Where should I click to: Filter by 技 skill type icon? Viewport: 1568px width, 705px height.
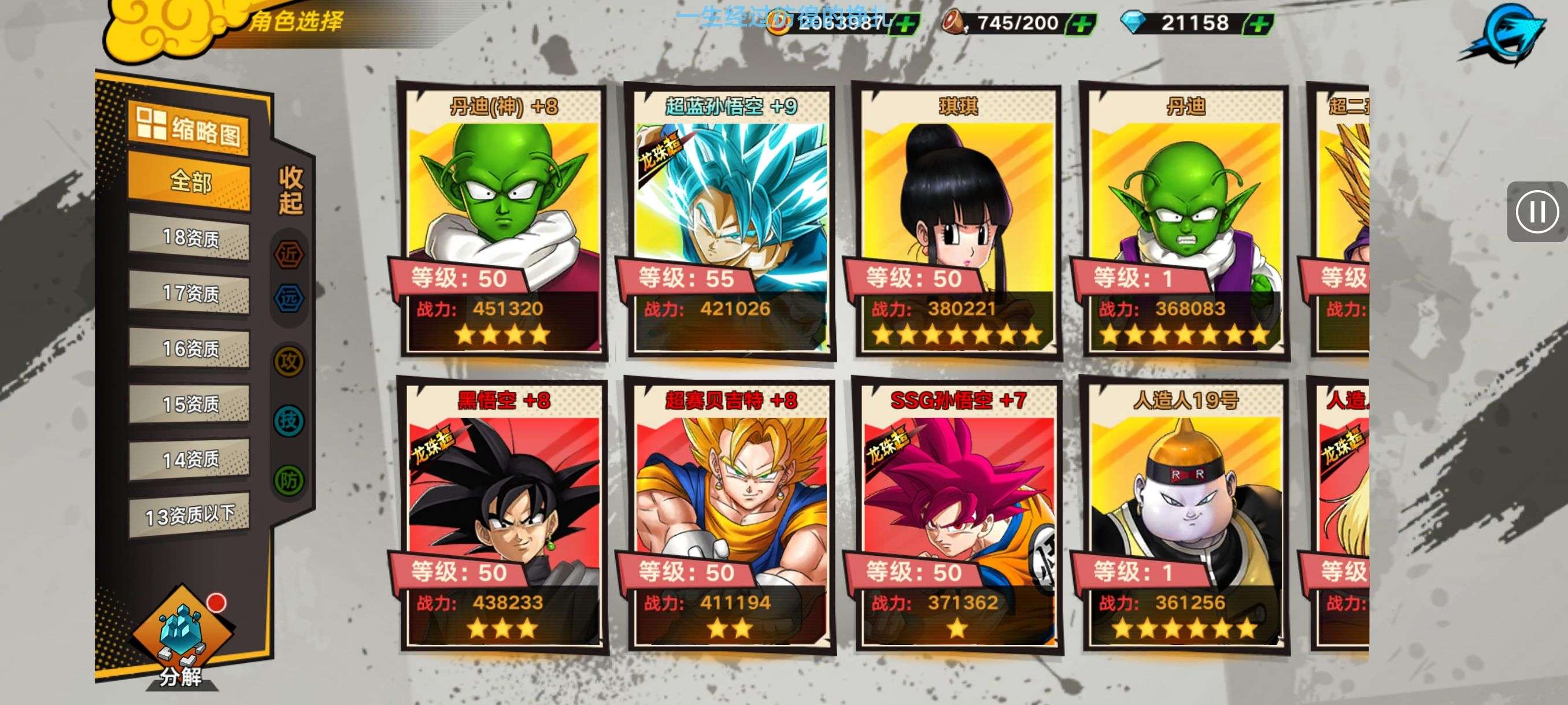289,420
